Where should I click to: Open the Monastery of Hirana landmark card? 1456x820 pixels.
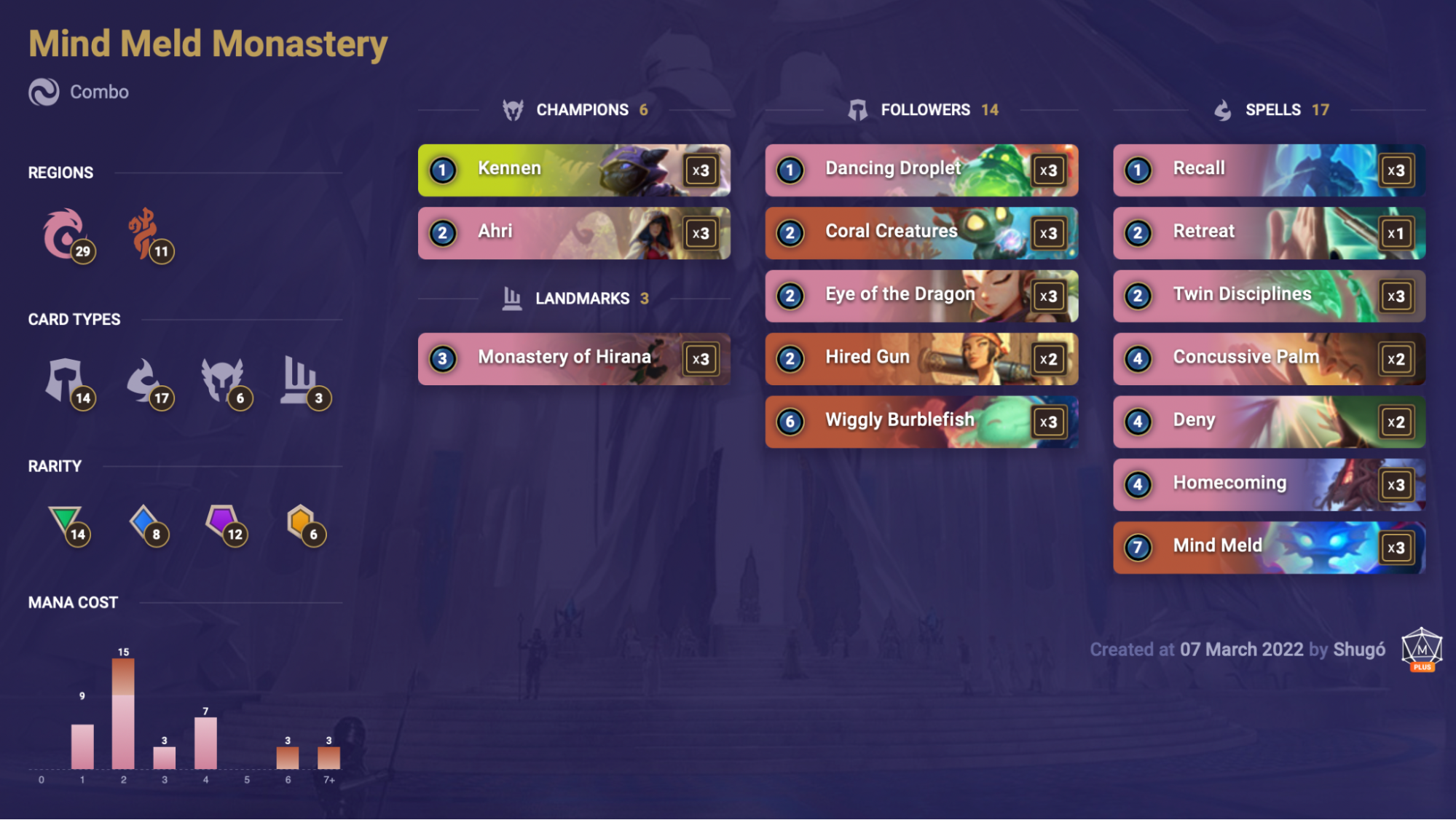tap(573, 358)
